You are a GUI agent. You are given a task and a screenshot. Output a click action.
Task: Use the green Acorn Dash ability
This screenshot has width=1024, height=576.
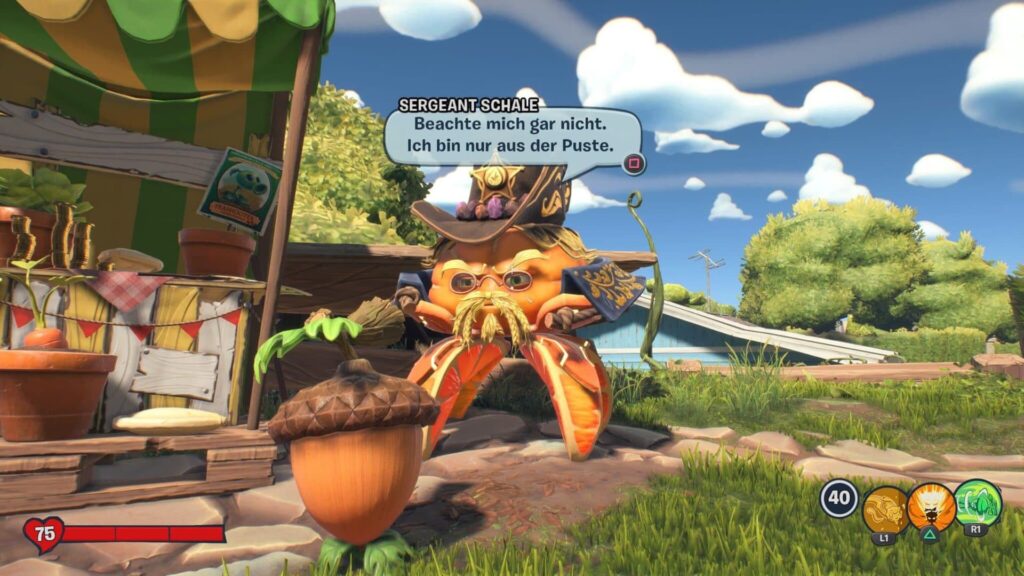(977, 503)
